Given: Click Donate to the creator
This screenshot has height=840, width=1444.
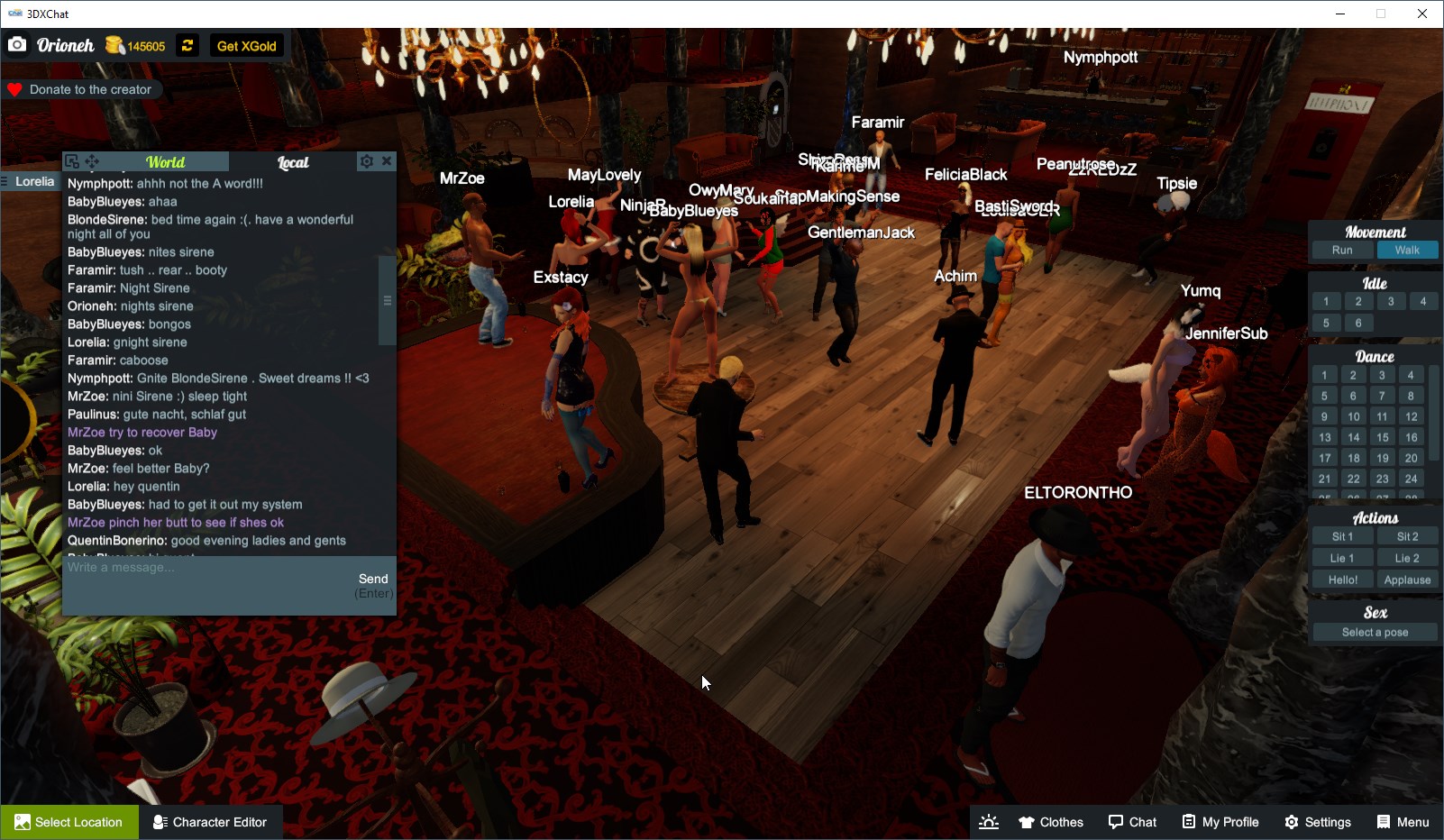Looking at the screenshot, I should point(83,89).
